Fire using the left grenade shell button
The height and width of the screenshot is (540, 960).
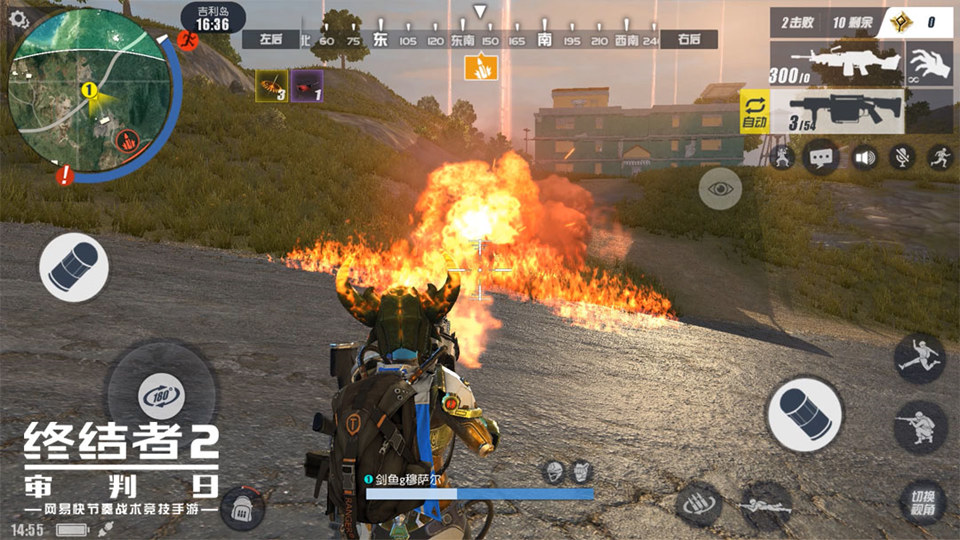pos(75,268)
